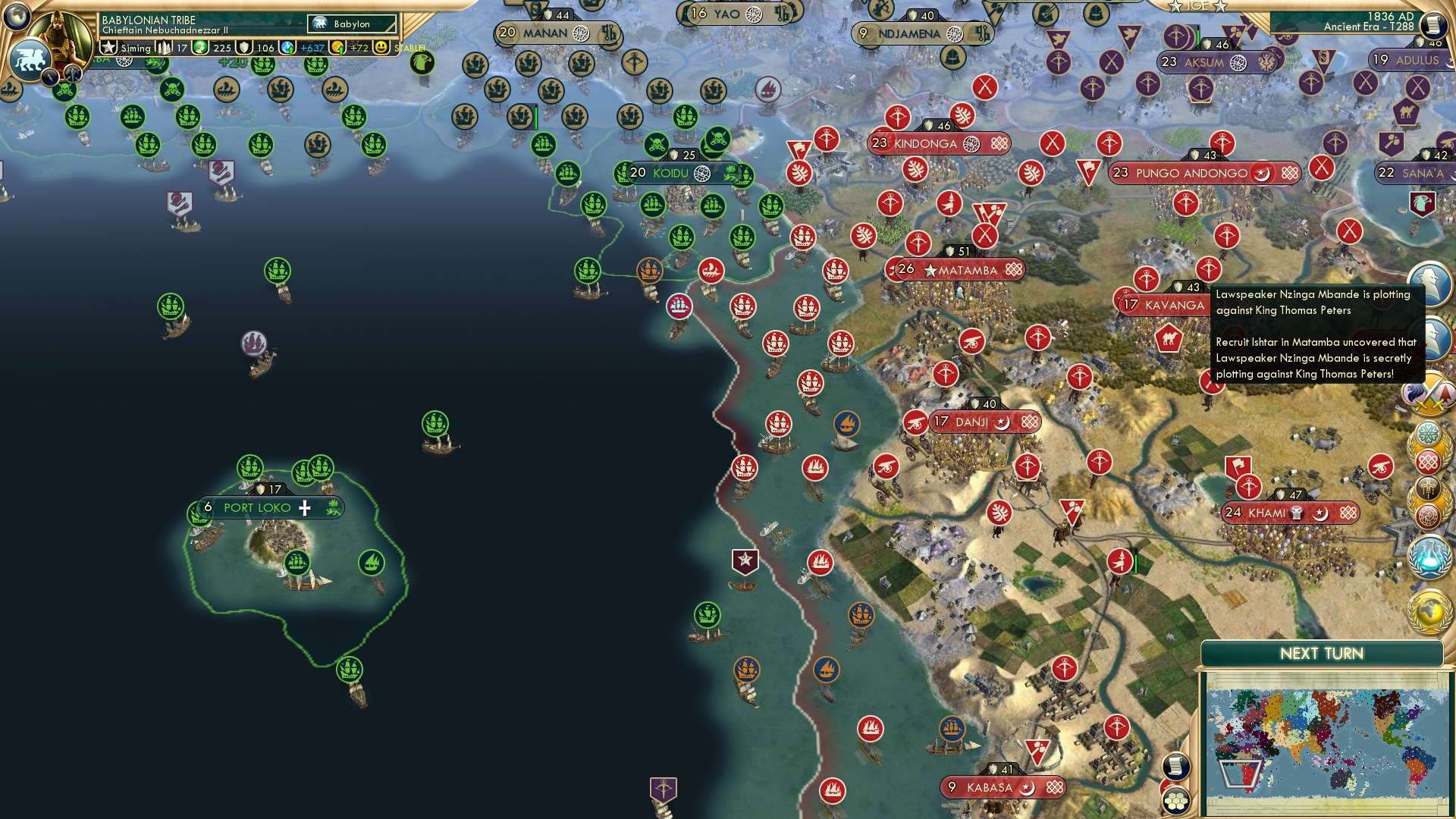Select the Siming pantheon star icon

click(108, 47)
